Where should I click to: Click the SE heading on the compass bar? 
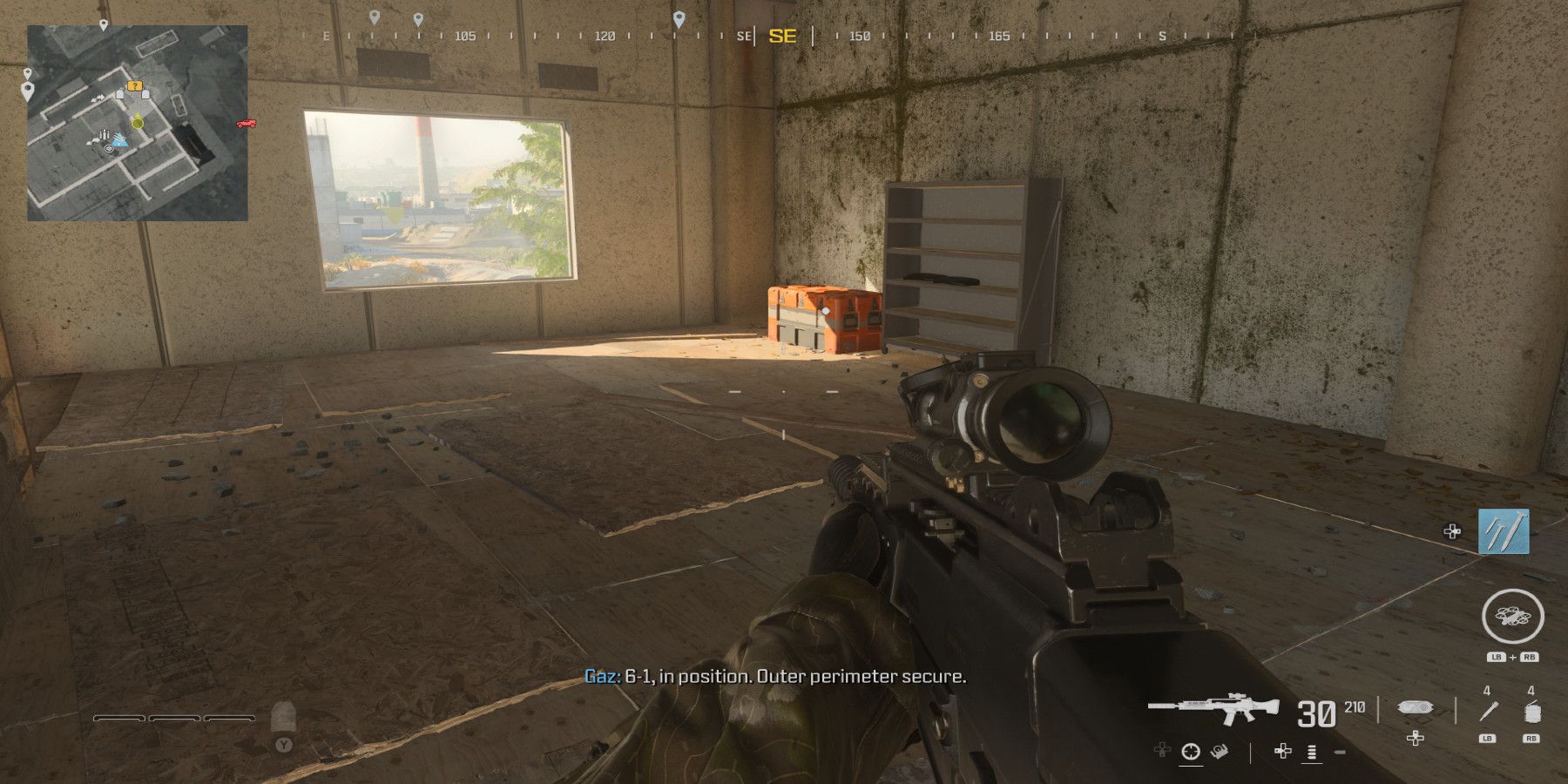click(x=782, y=37)
